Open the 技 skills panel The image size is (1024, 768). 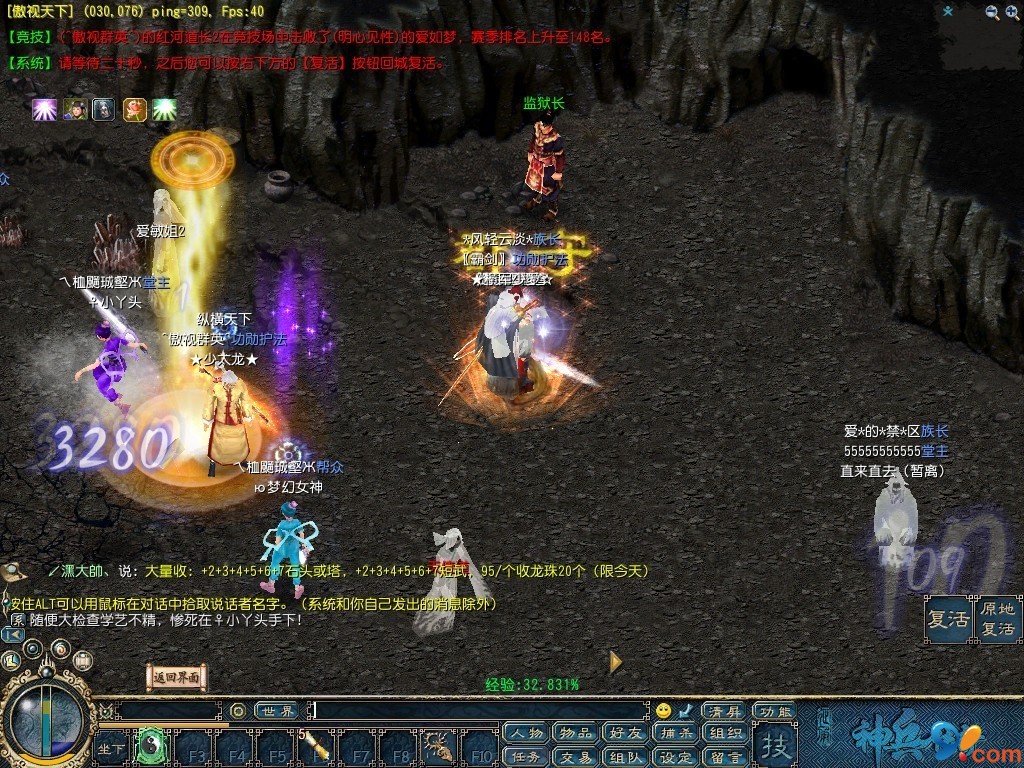point(774,746)
